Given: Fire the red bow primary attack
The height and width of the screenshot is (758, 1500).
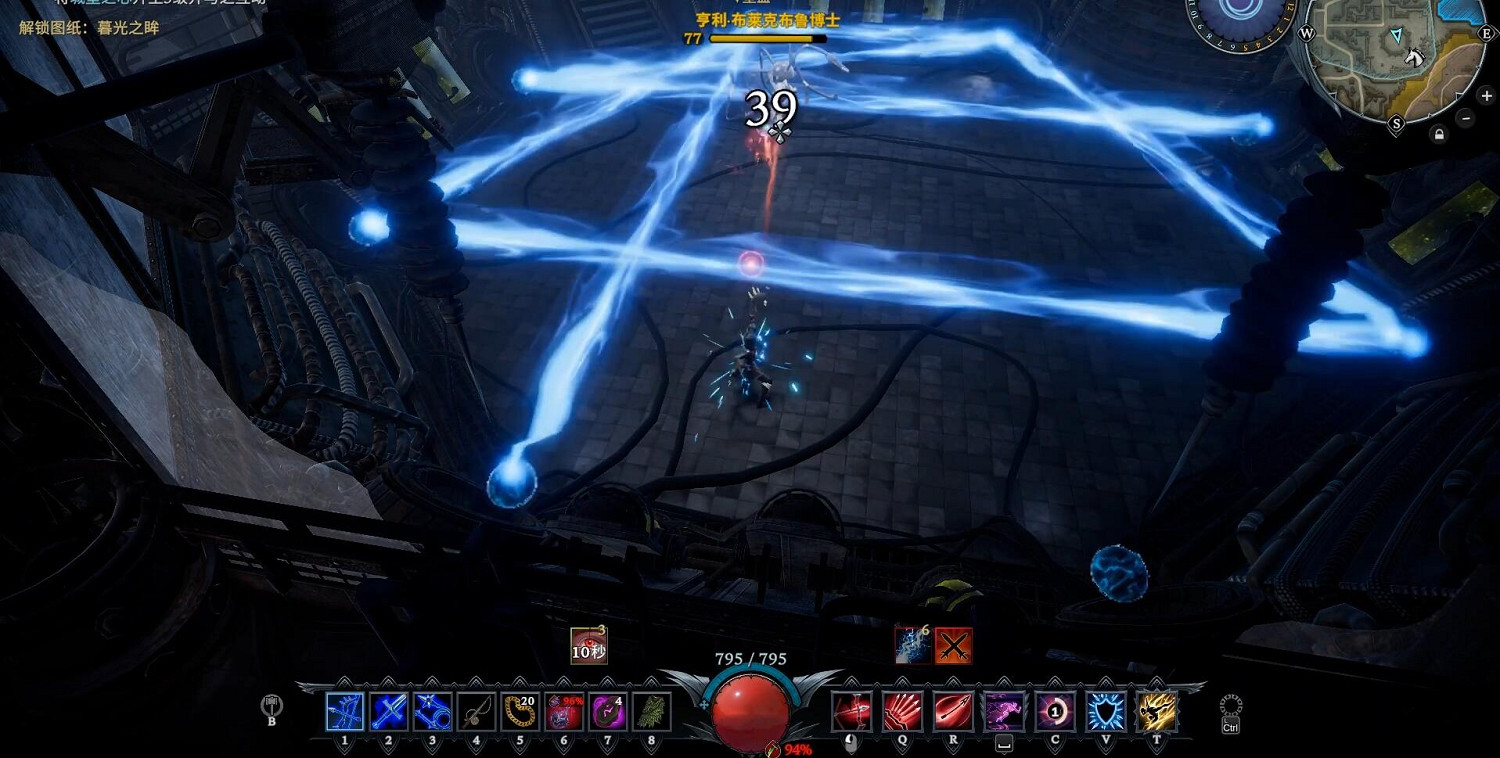Looking at the screenshot, I should coord(852,712).
